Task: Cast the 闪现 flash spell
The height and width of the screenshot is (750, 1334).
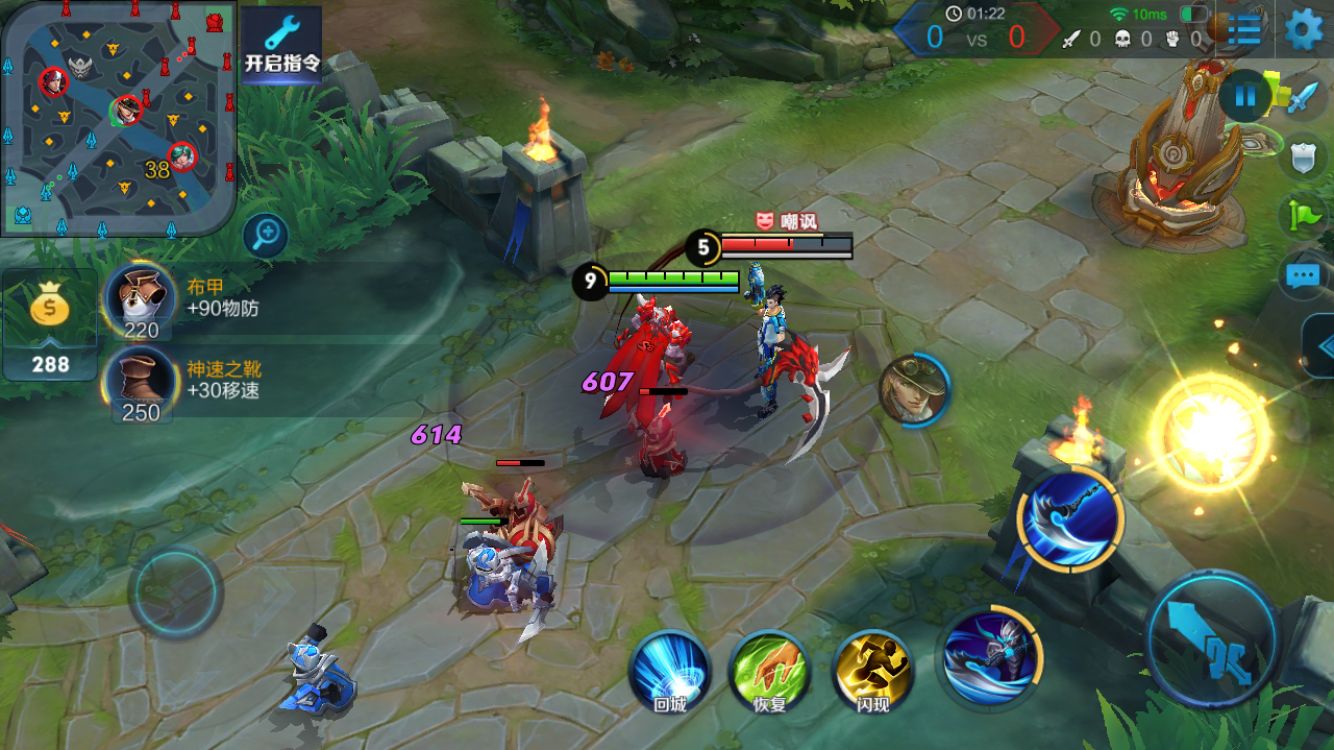Action: pyautogui.click(x=872, y=670)
